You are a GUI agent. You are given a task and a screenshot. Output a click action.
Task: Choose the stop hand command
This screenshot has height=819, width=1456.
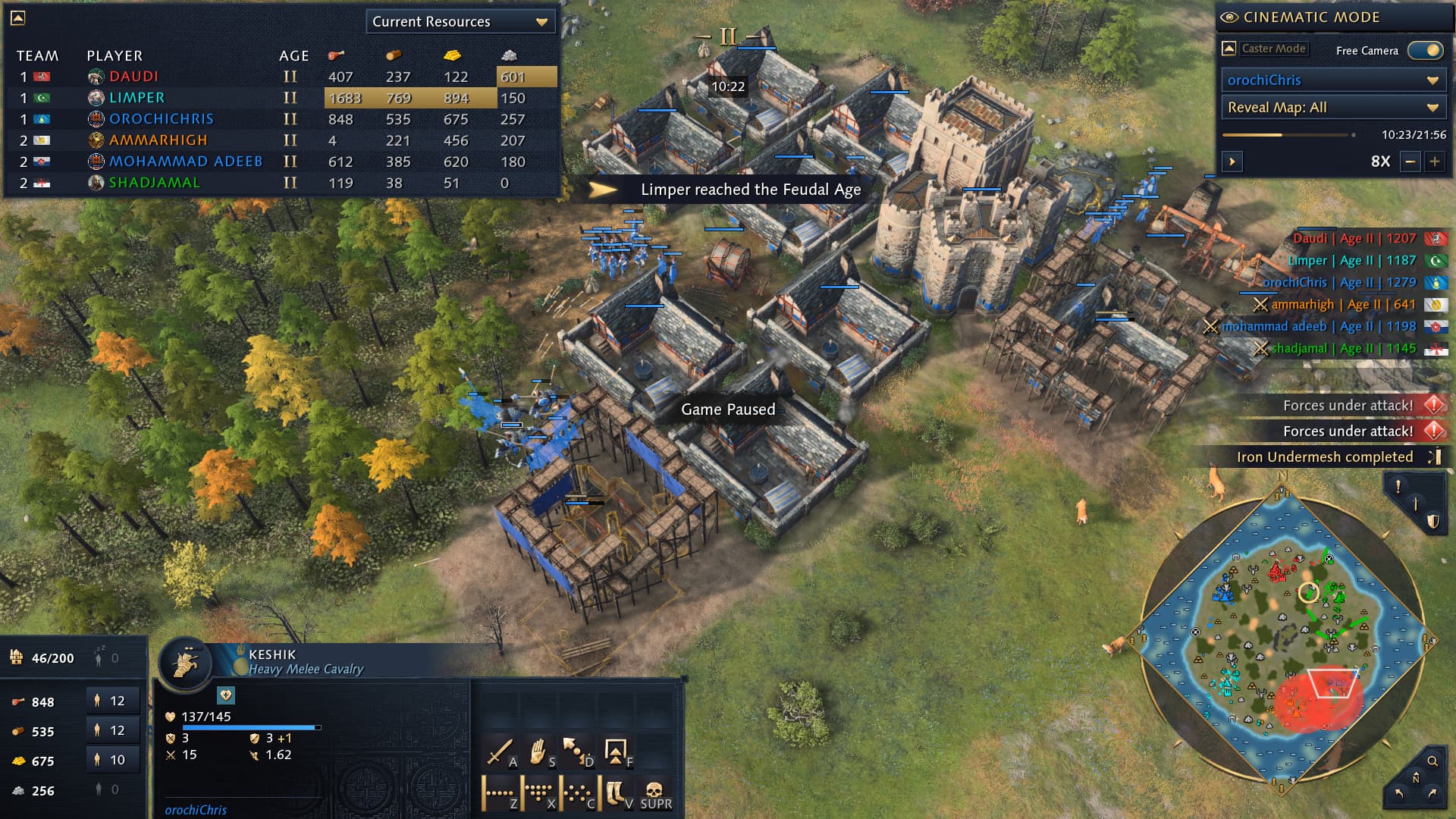click(538, 752)
